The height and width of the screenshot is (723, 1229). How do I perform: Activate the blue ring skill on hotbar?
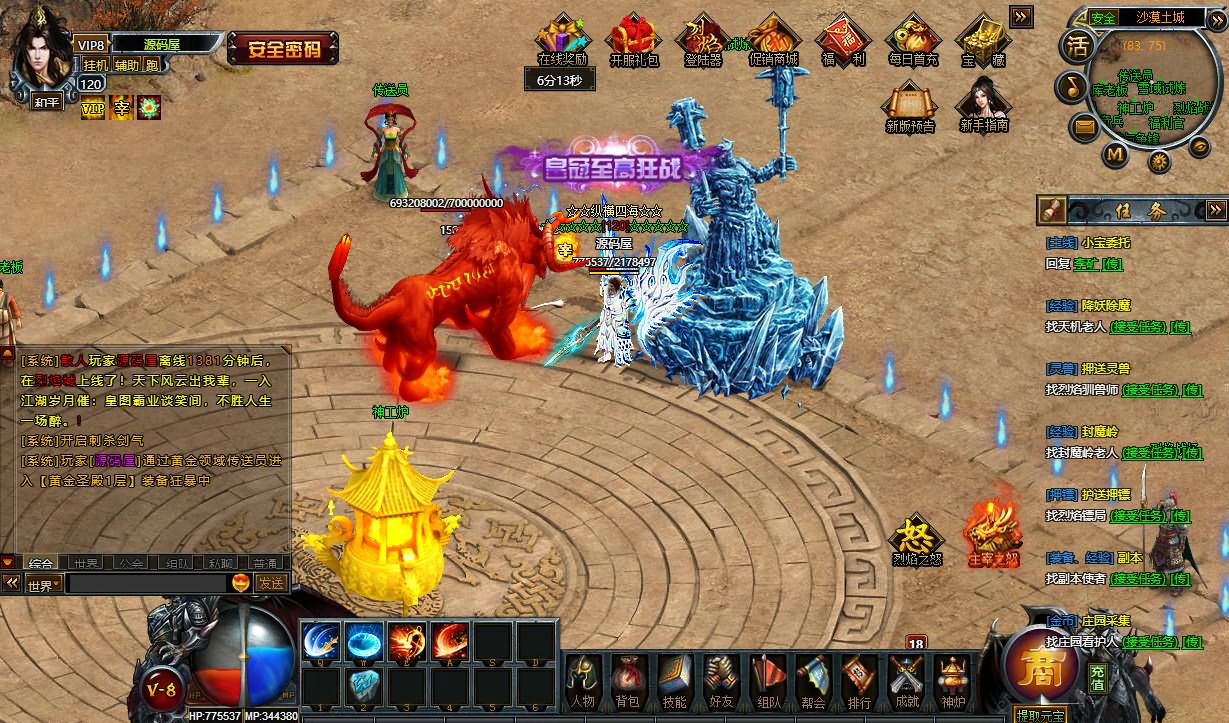point(364,640)
